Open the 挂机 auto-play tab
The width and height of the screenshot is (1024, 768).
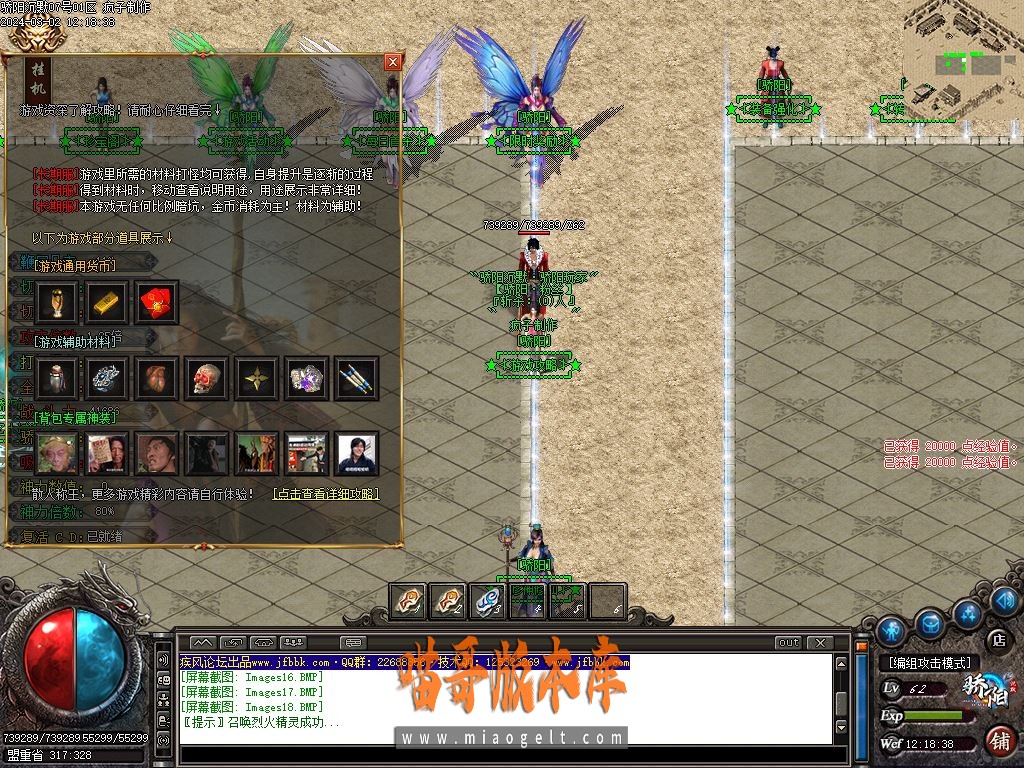pos(38,81)
